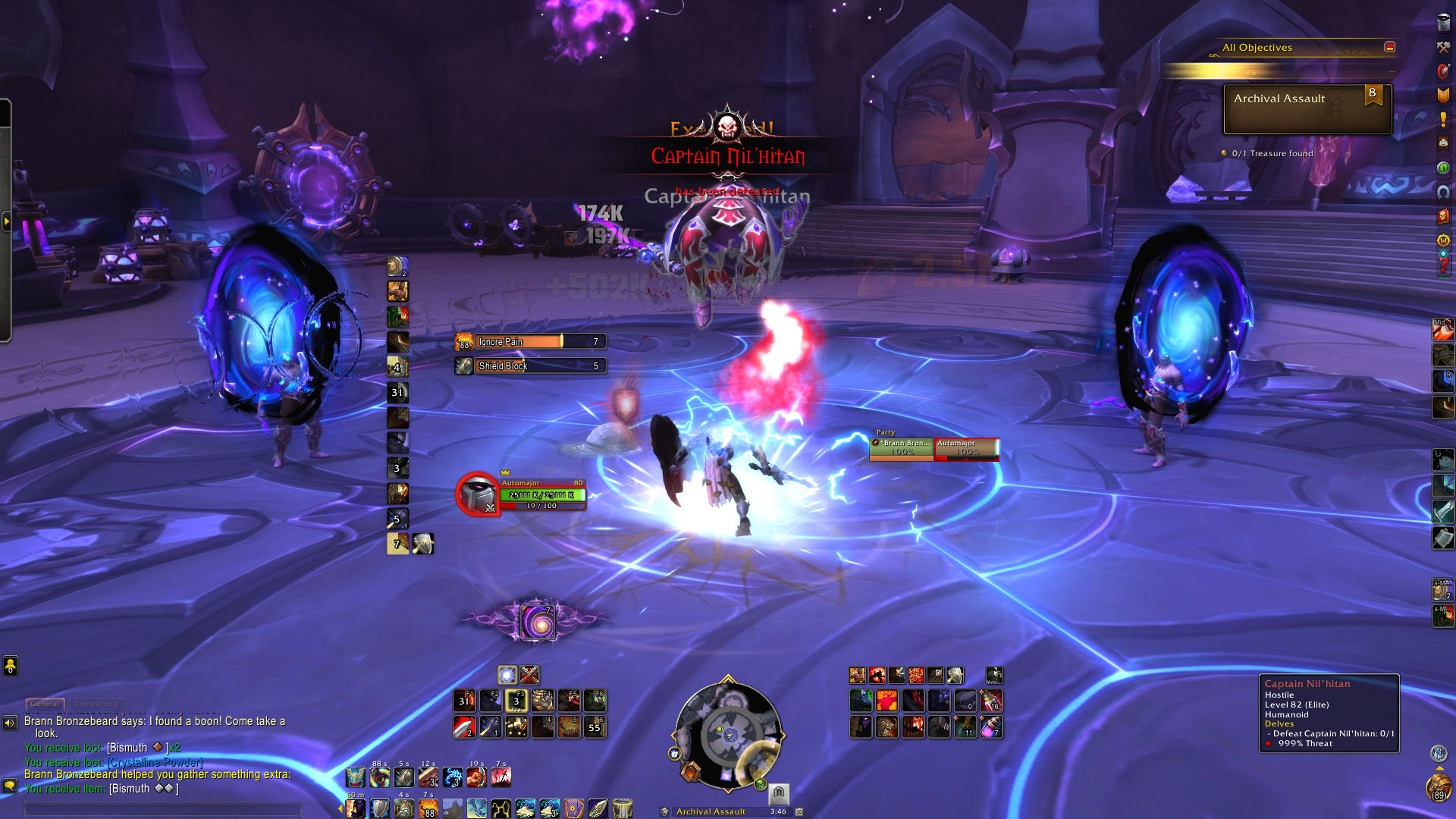
Task: Switch to the Combat Log chat tab
Action: pos(96,704)
